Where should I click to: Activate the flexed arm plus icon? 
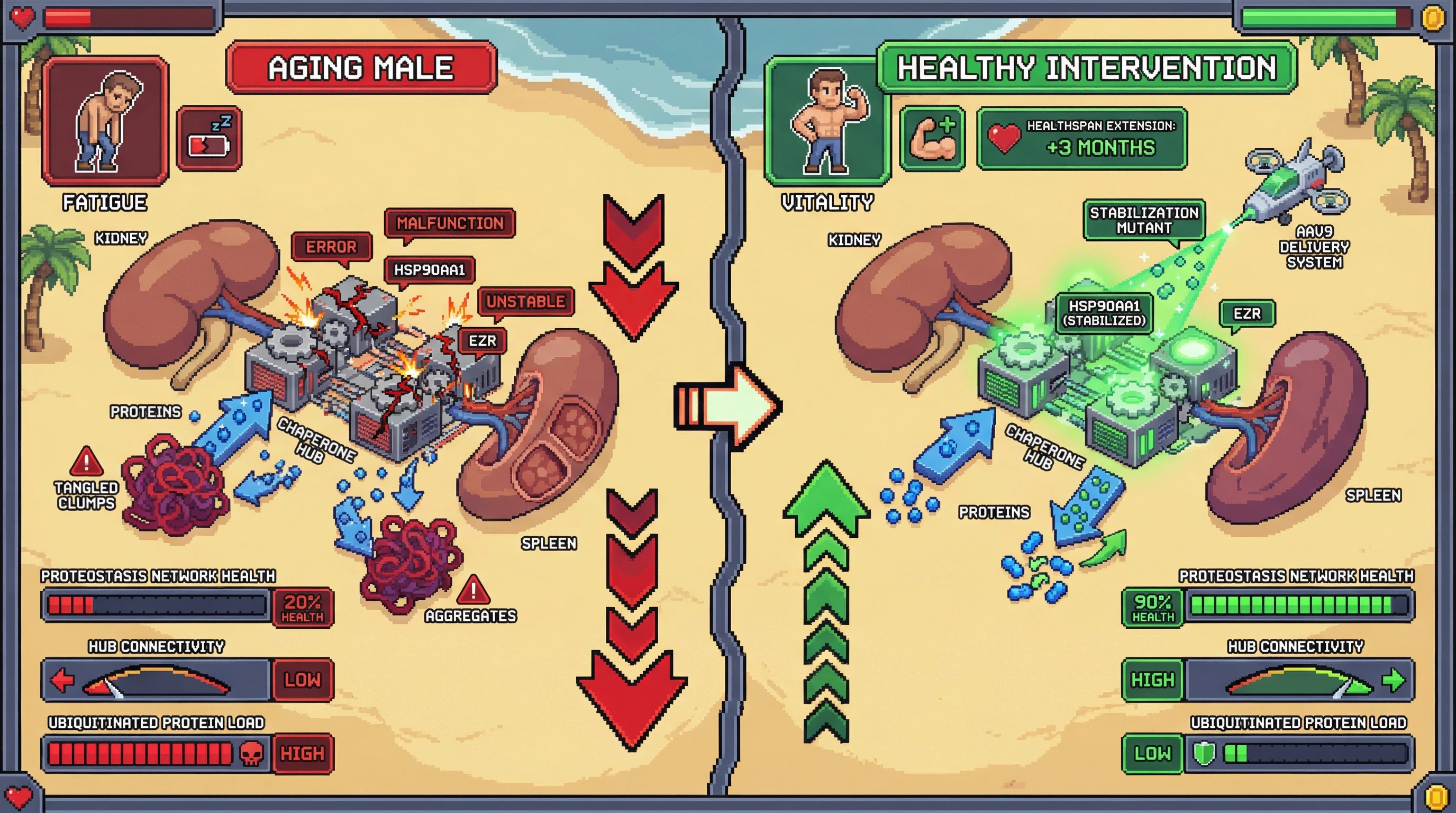(x=932, y=139)
